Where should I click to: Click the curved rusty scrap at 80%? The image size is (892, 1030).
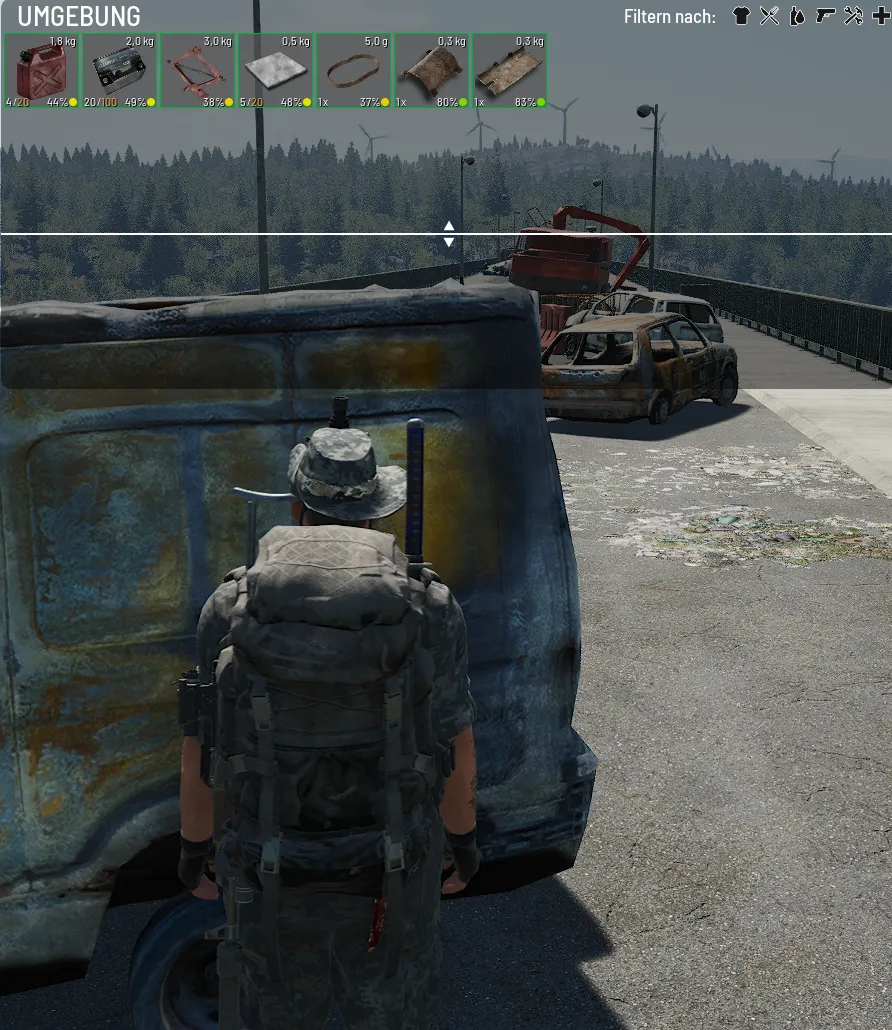[432, 71]
